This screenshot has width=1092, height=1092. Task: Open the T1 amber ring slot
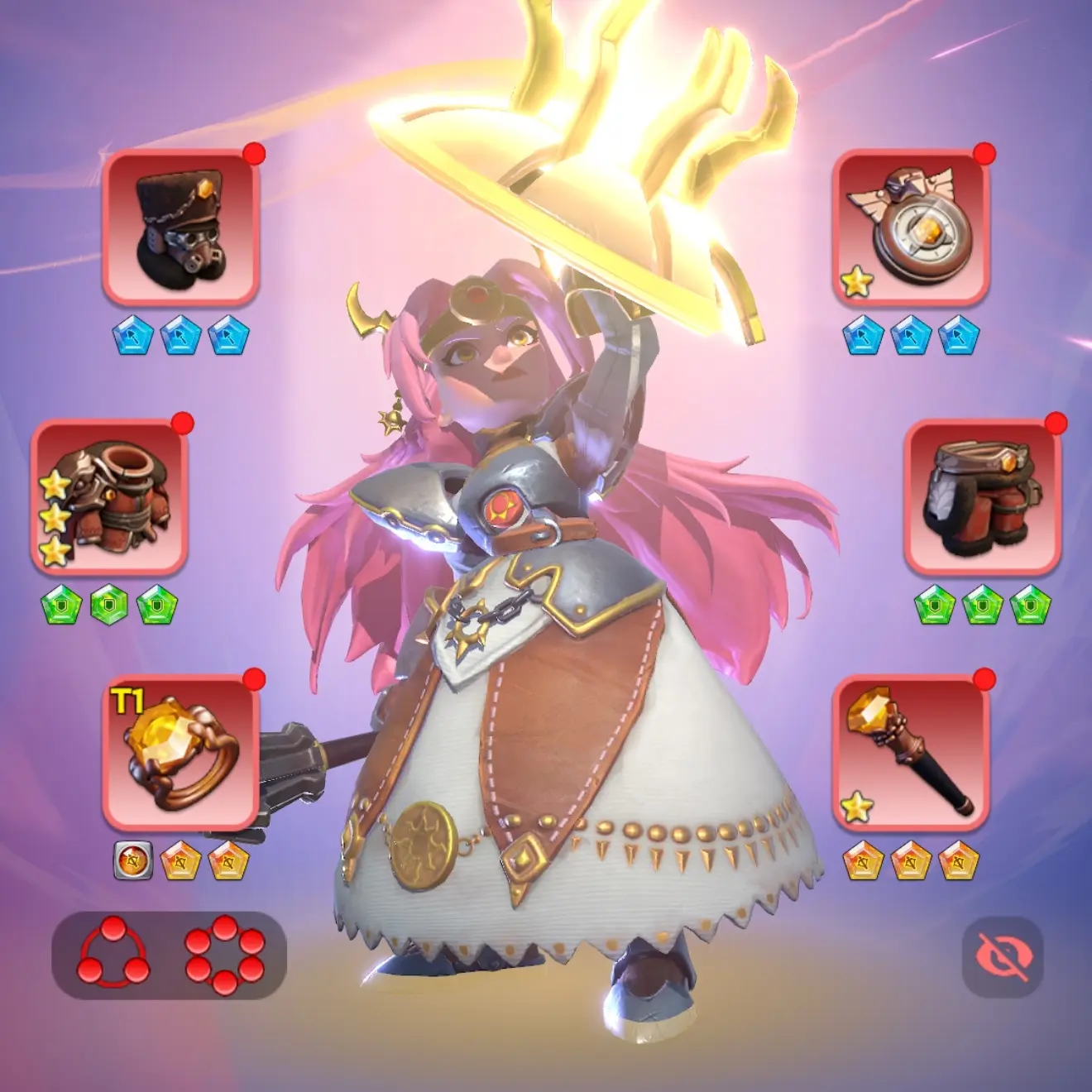tap(180, 753)
